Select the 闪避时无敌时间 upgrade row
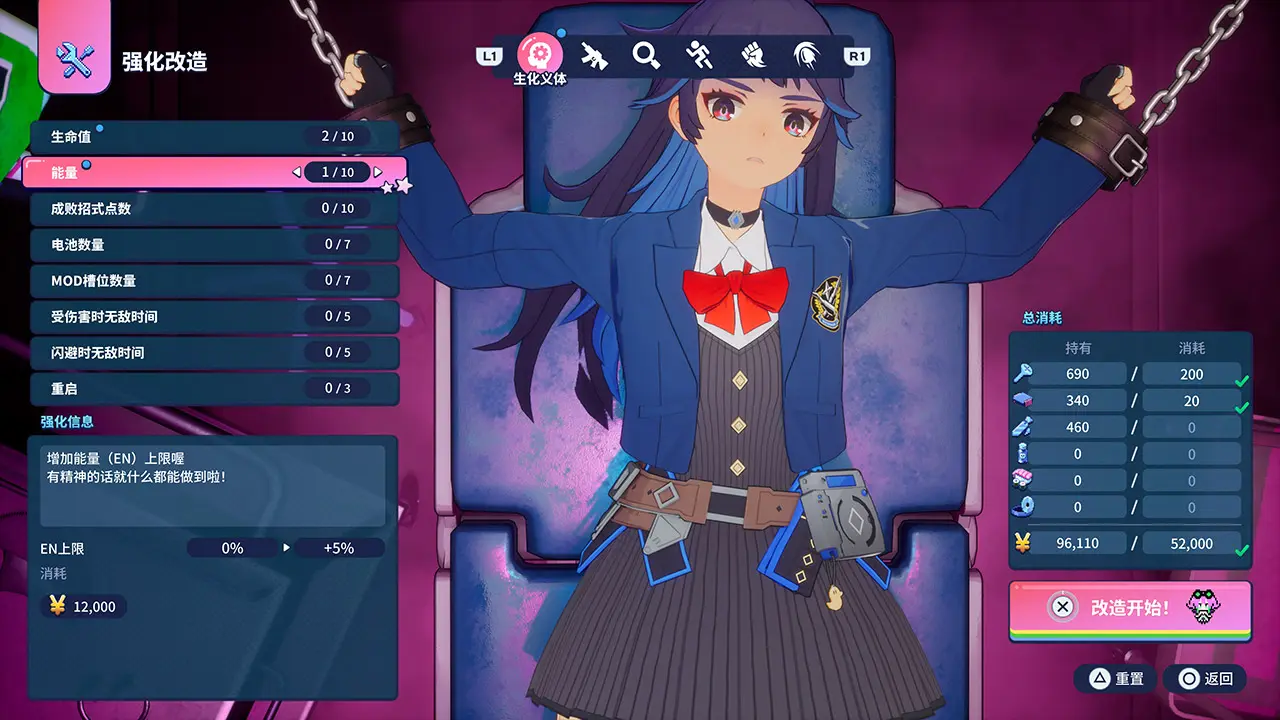 (214, 352)
